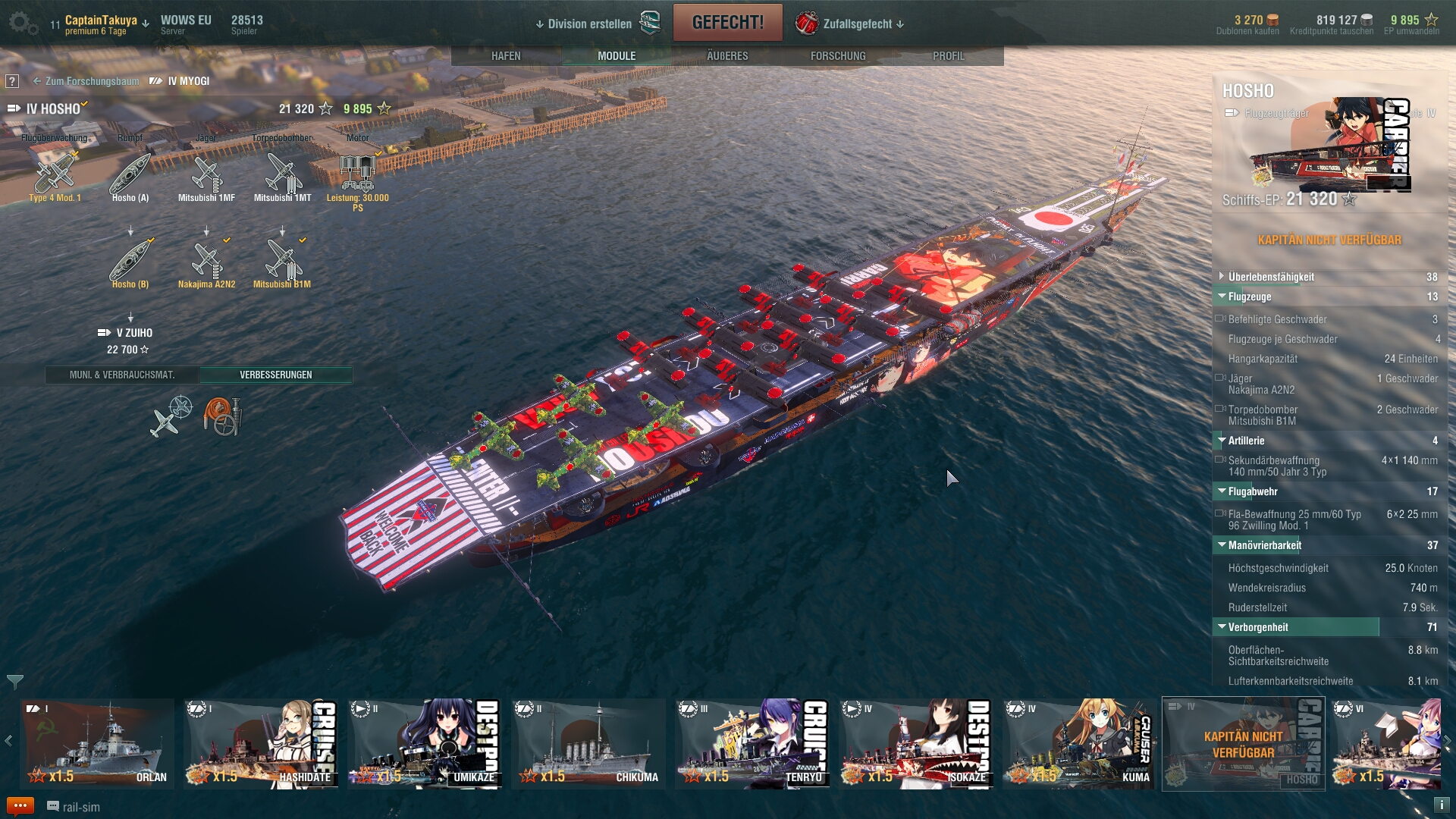Open the ÄUßERES tab

727,56
